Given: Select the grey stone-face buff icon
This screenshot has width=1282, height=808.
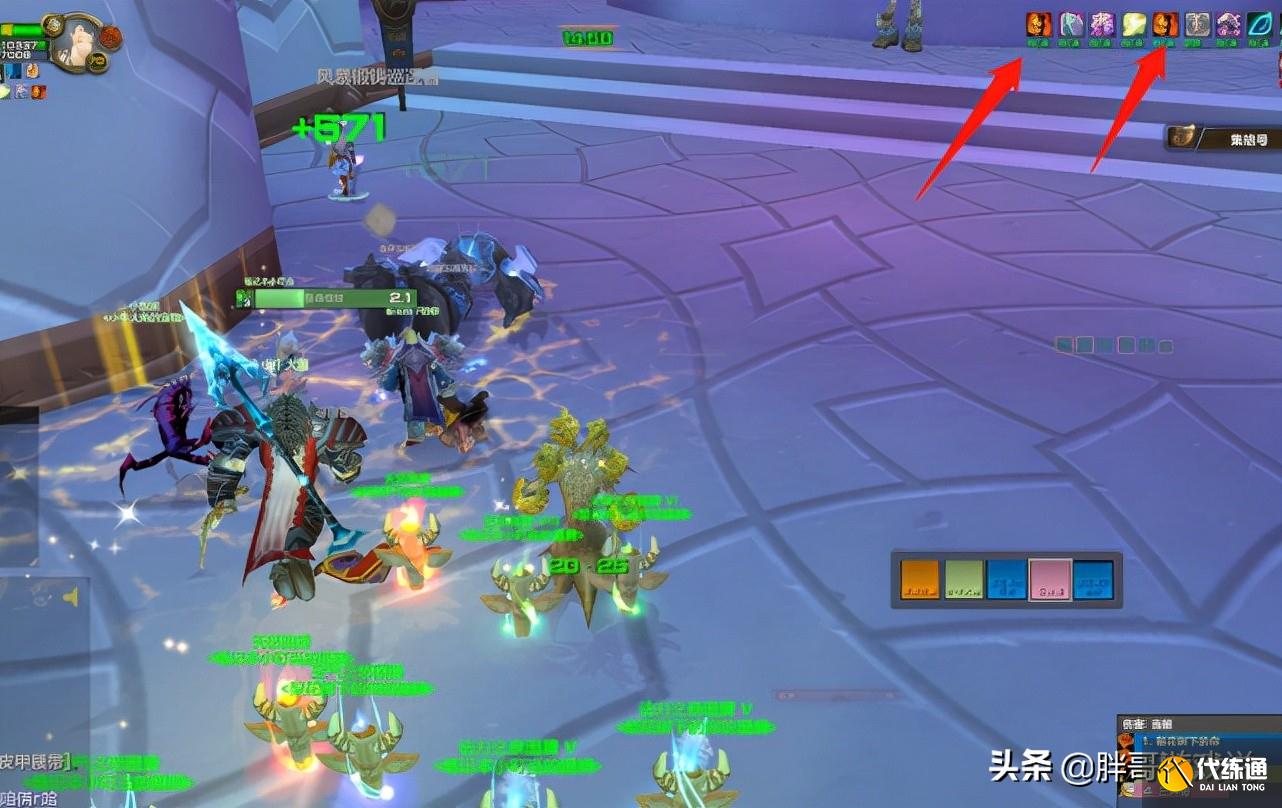Looking at the screenshot, I should (1197, 25).
